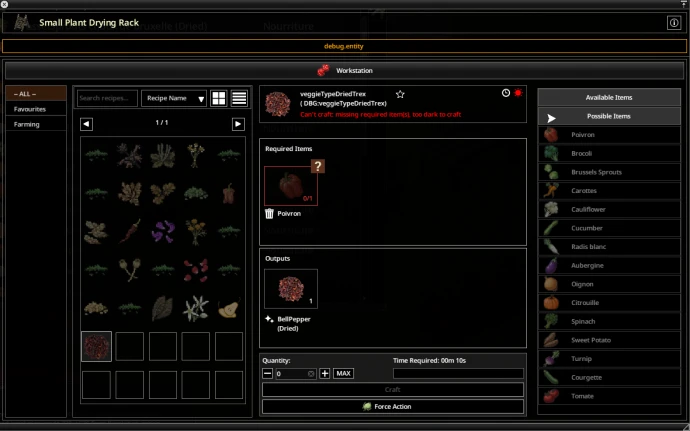Select the Workstation button

pos(344,71)
